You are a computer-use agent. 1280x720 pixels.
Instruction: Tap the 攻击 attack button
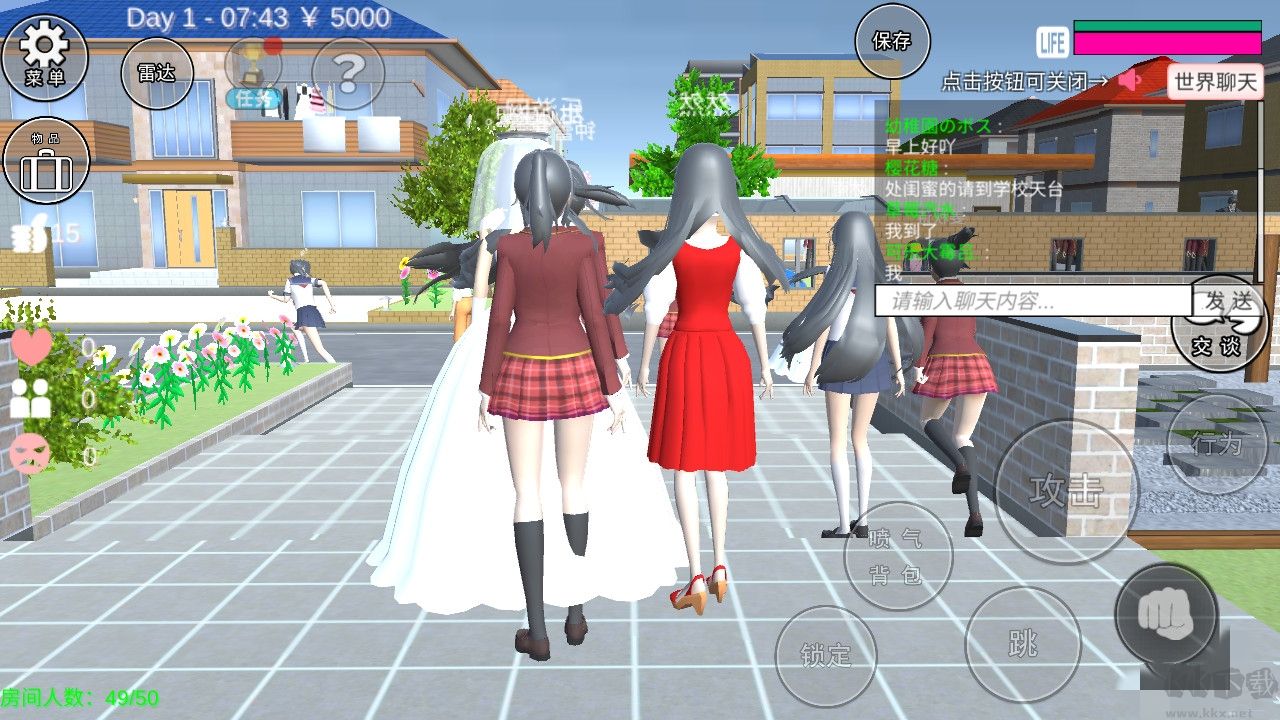click(1067, 491)
